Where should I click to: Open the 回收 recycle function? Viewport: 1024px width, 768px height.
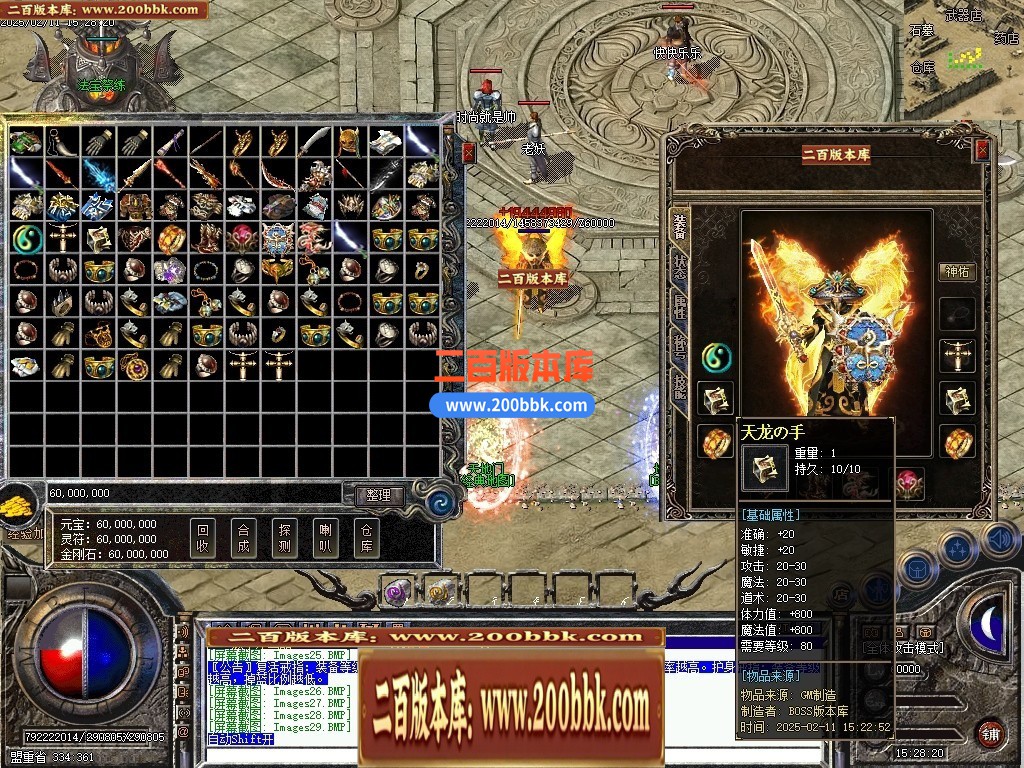coord(203,538)
